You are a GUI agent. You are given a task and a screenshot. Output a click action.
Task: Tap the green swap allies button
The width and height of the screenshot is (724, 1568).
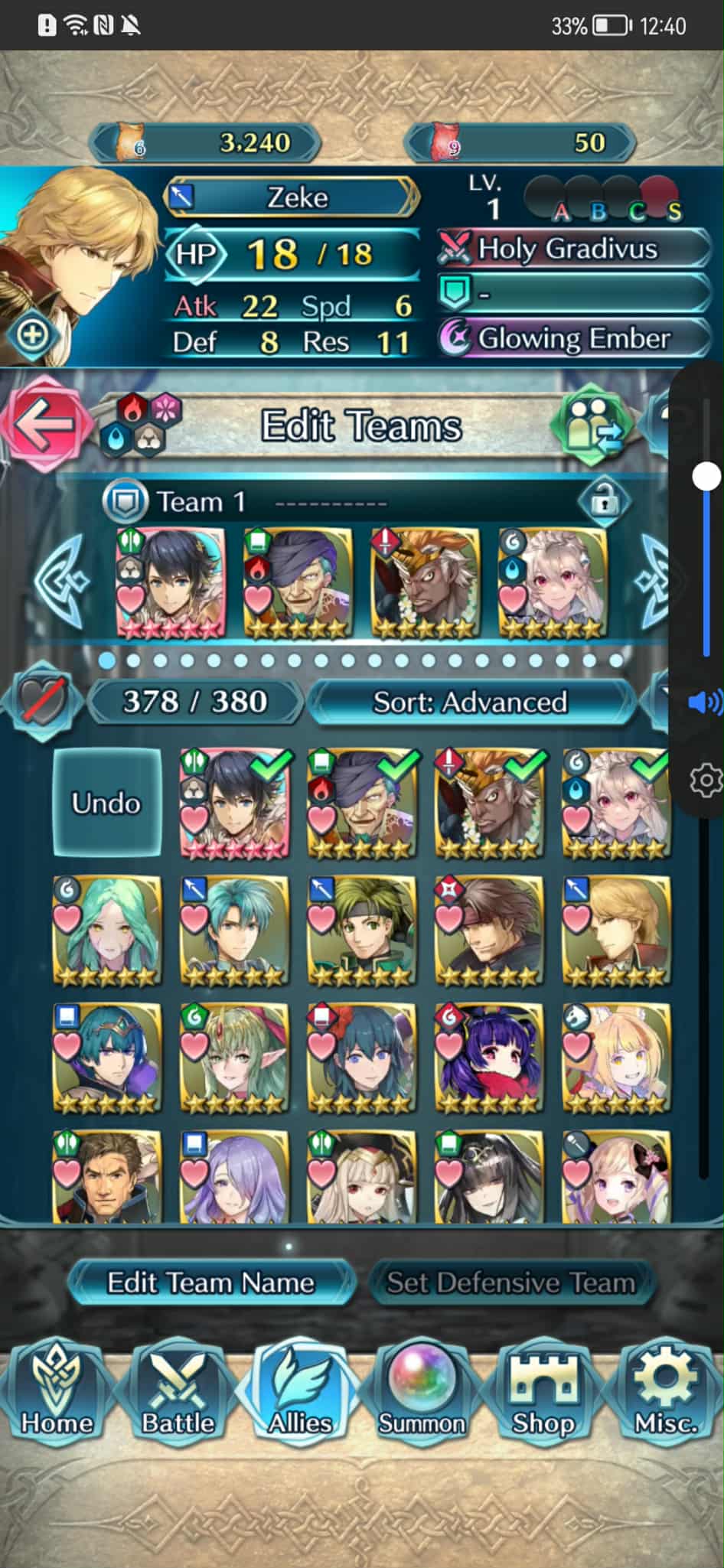click(x=592, y=425)
